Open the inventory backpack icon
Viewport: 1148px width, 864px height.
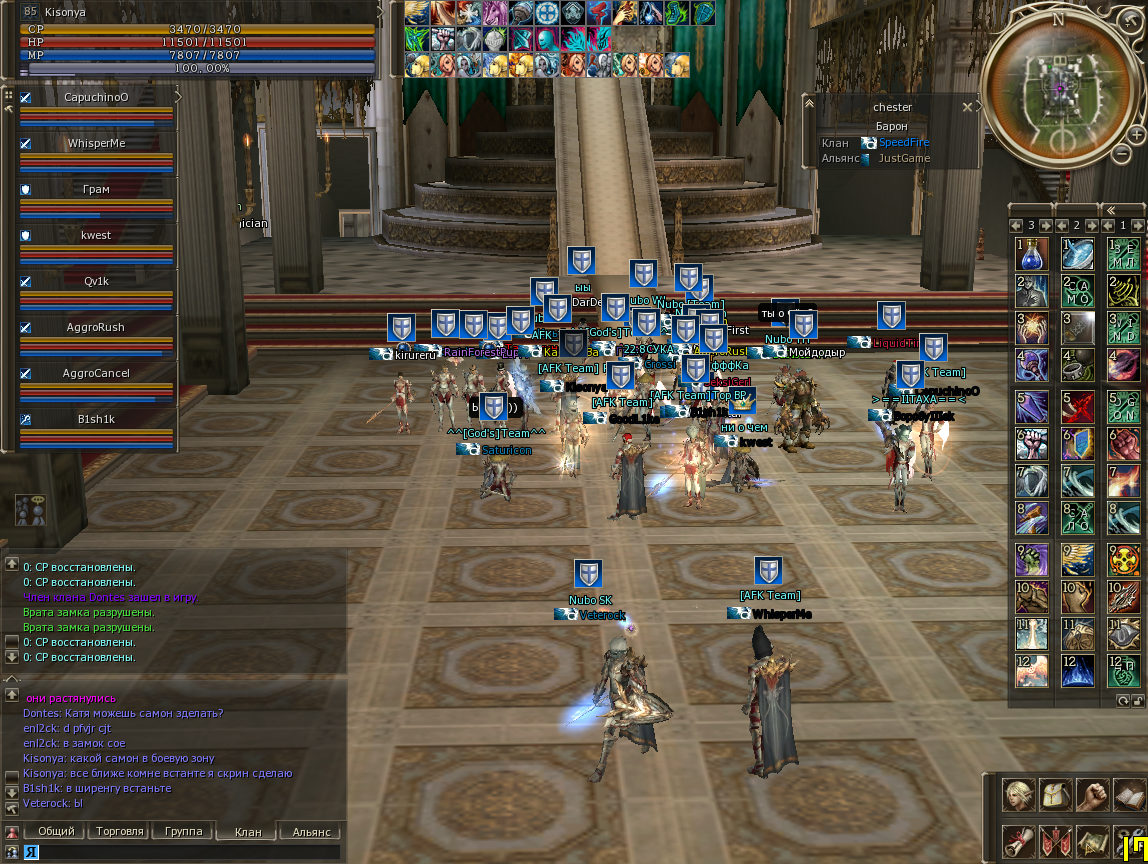click(x=1056, y=795)
